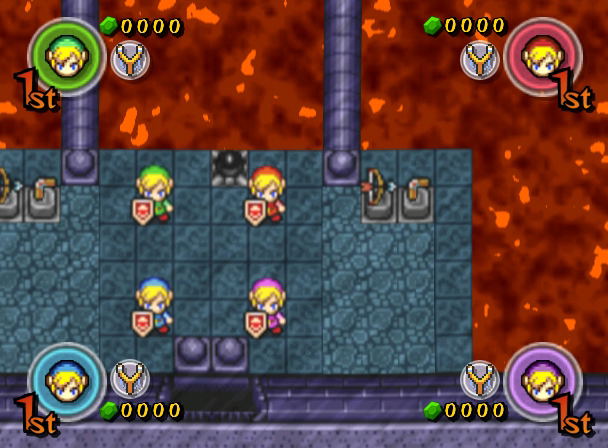
Task: Click purple player's slingshot item icon
Action: [x=480, y=379]
